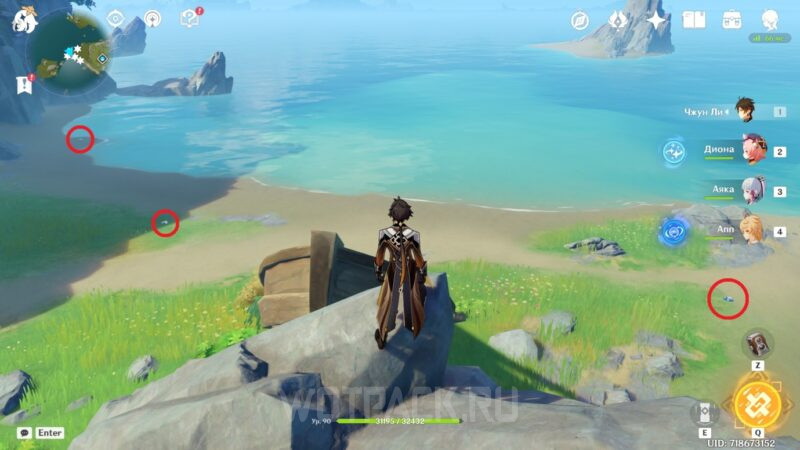This screenshot has height=450, width=800.
Task: Switch to party member Диона
Action: [x=752, y=150]
